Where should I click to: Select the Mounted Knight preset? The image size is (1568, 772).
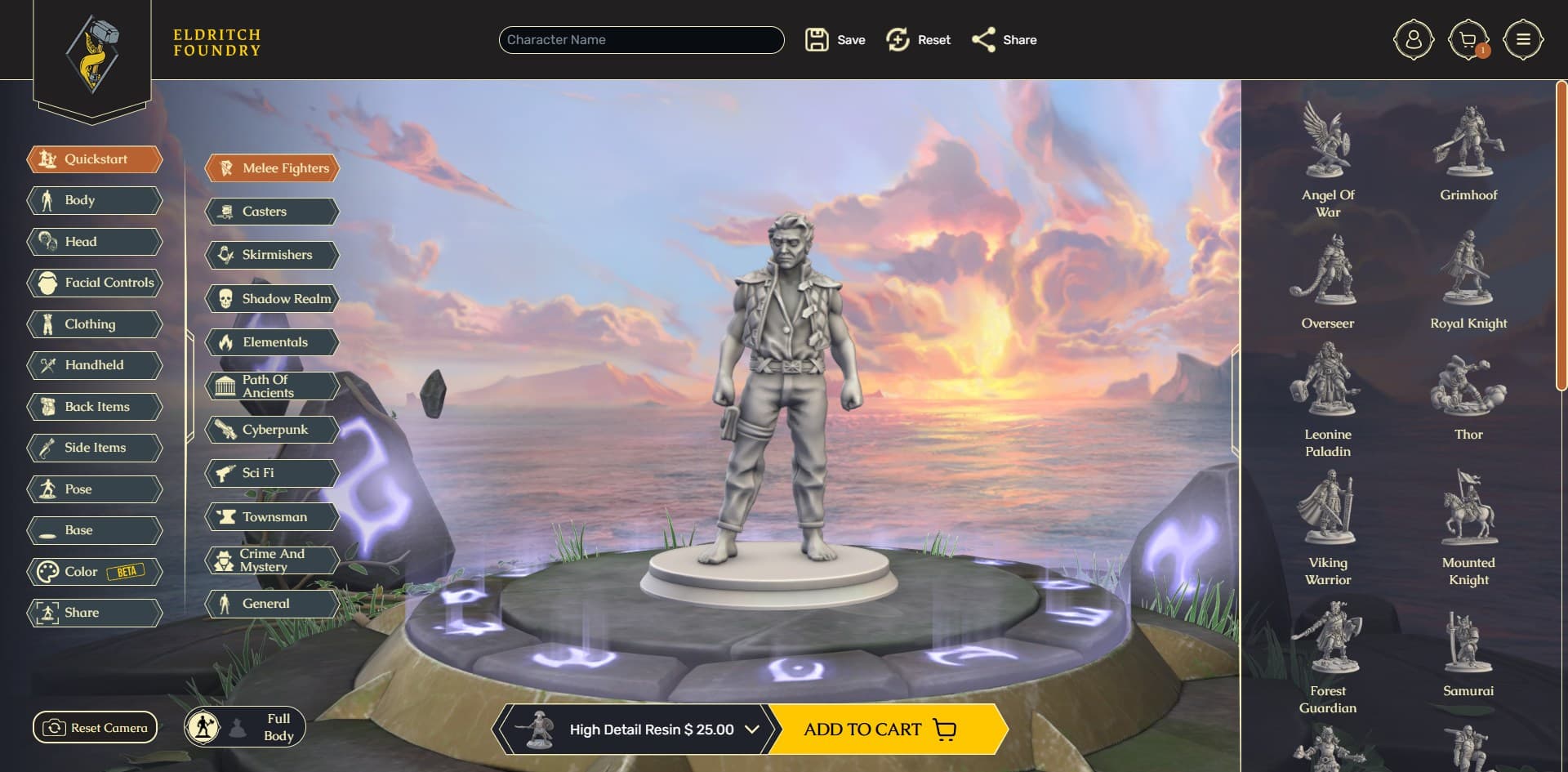tap(1468, 527)
